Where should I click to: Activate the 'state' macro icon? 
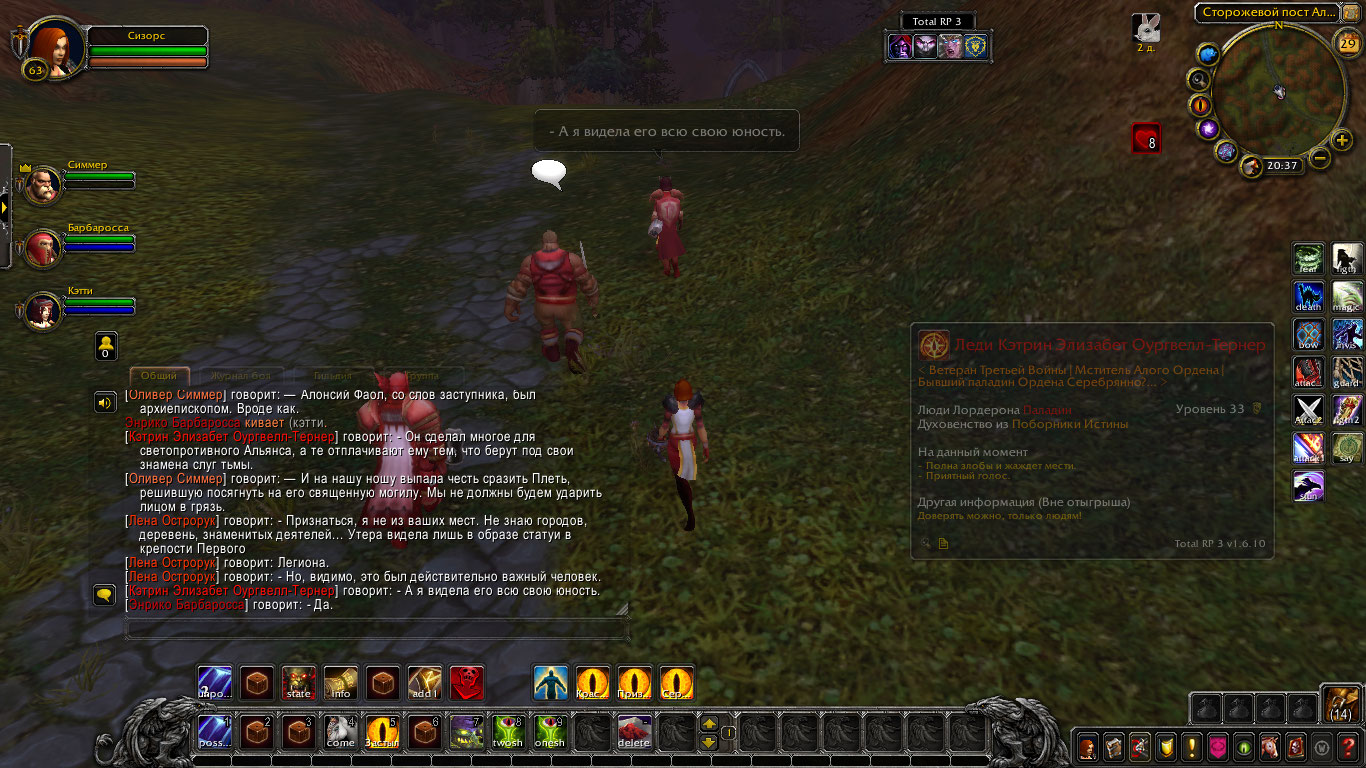click(299, 683)
